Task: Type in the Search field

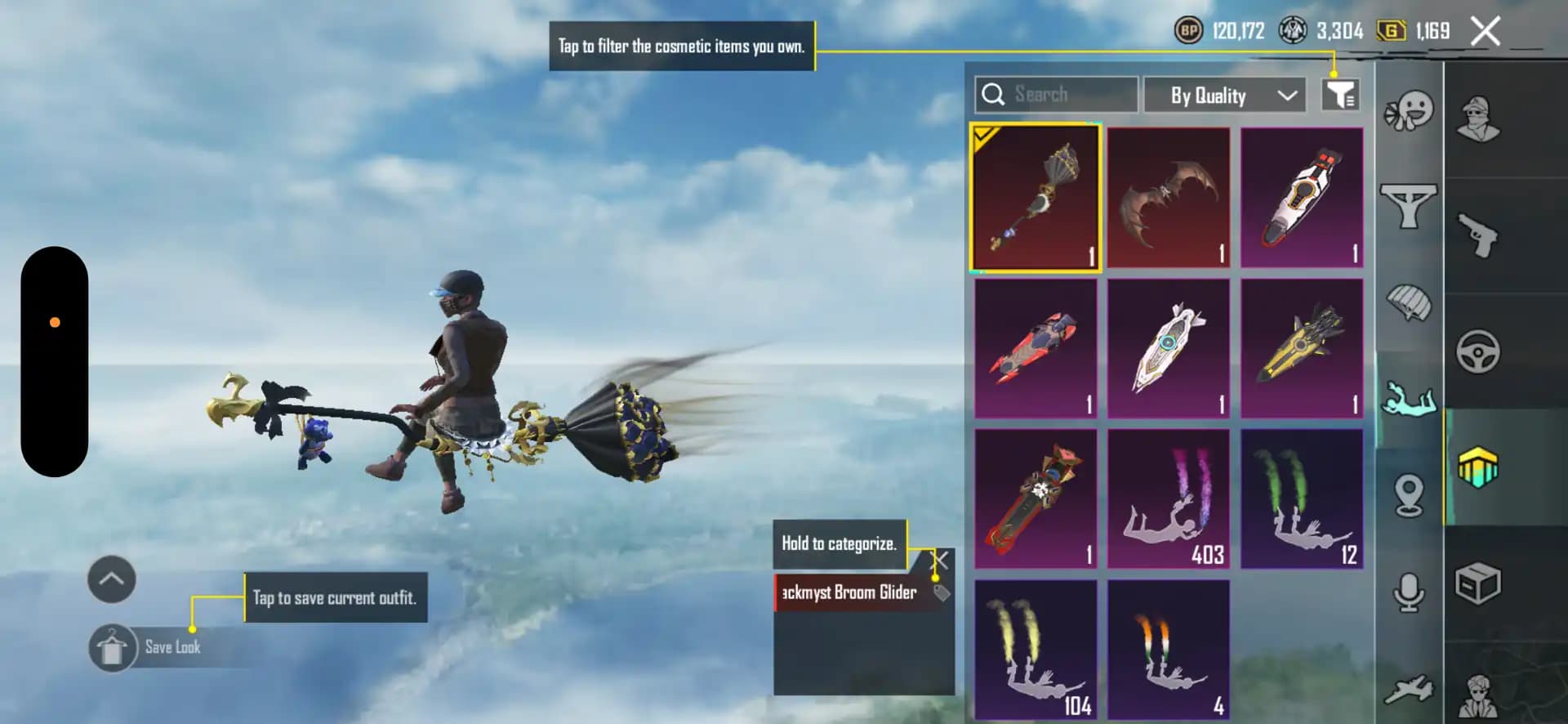Action: point(1070,95)
